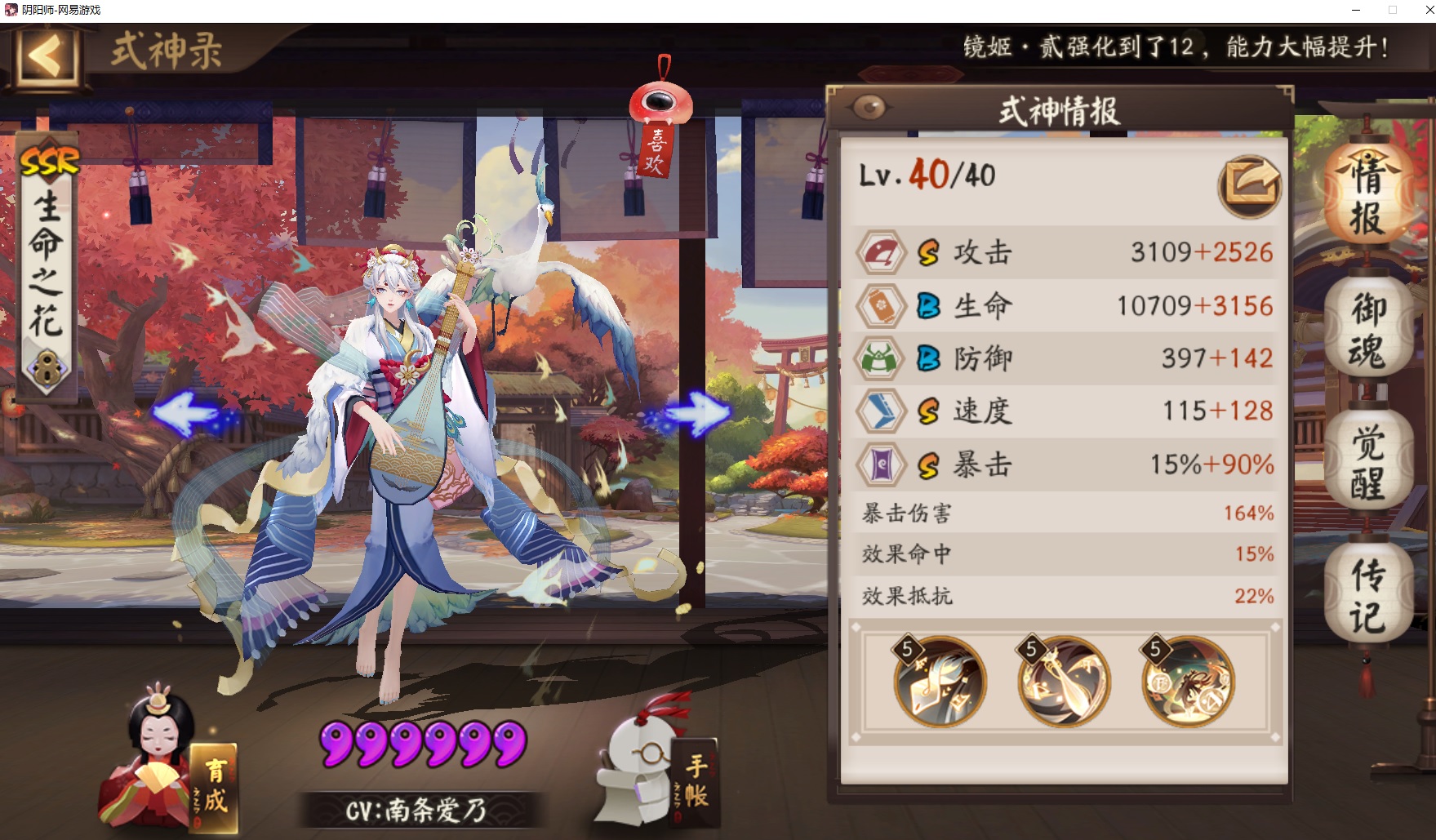Inspect the third skill icon
Viewport: 1436px width, 840px height.
pyautogui.click(x=1188, y=682)
